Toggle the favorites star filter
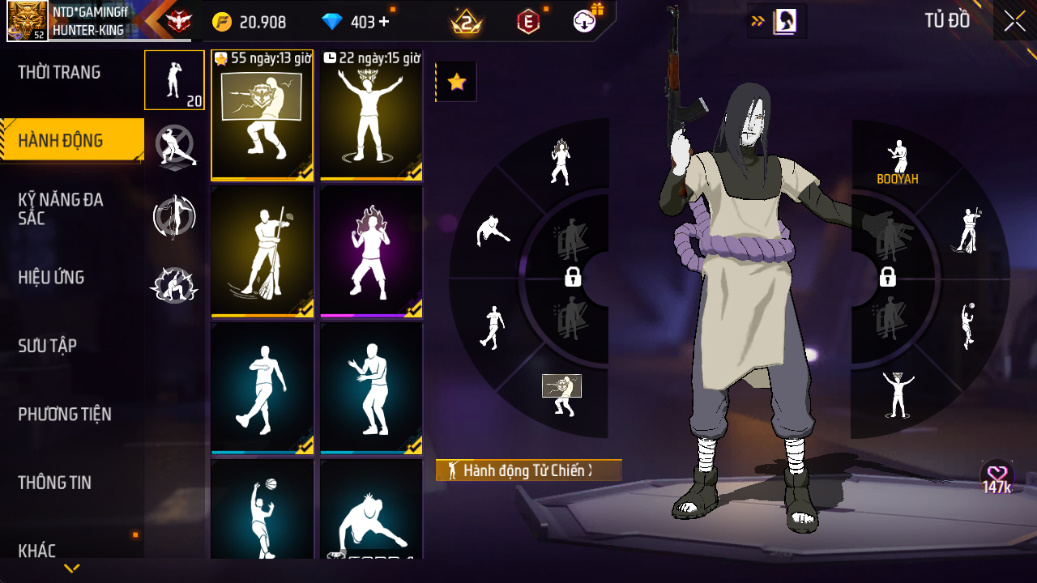 457,82
